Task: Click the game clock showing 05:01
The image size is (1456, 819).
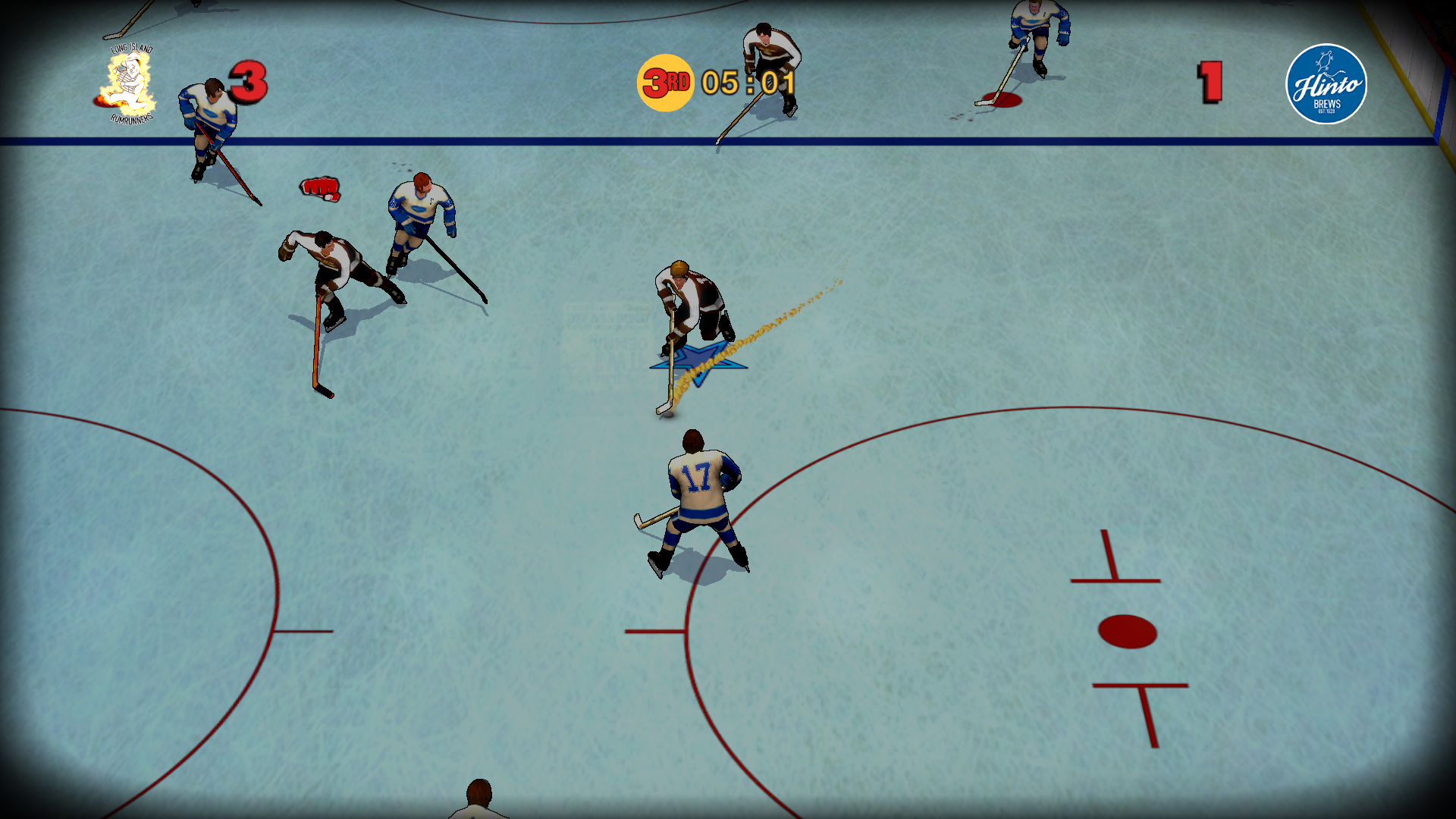Action: [x=747, y=83]
